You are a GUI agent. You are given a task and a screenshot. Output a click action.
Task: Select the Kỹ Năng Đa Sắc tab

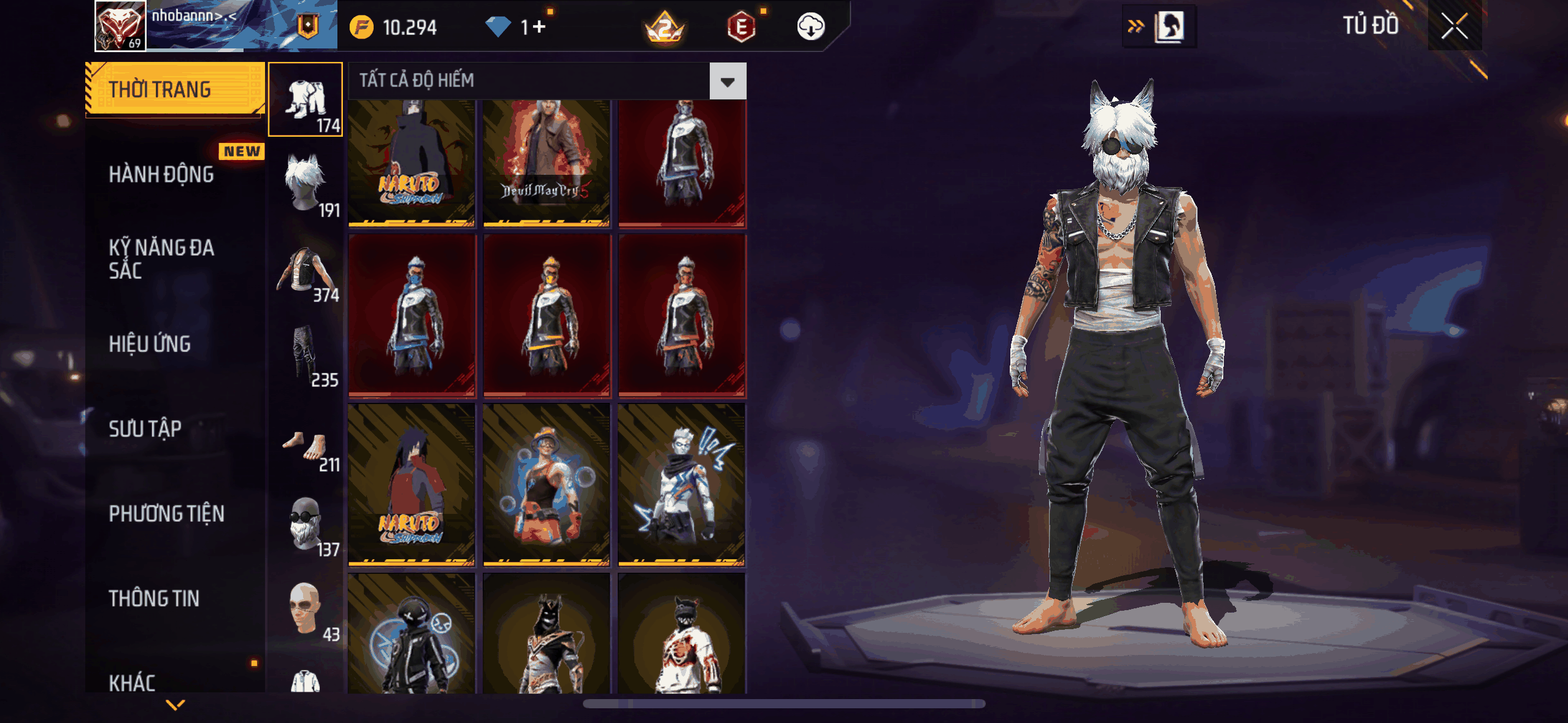(162, 259)
